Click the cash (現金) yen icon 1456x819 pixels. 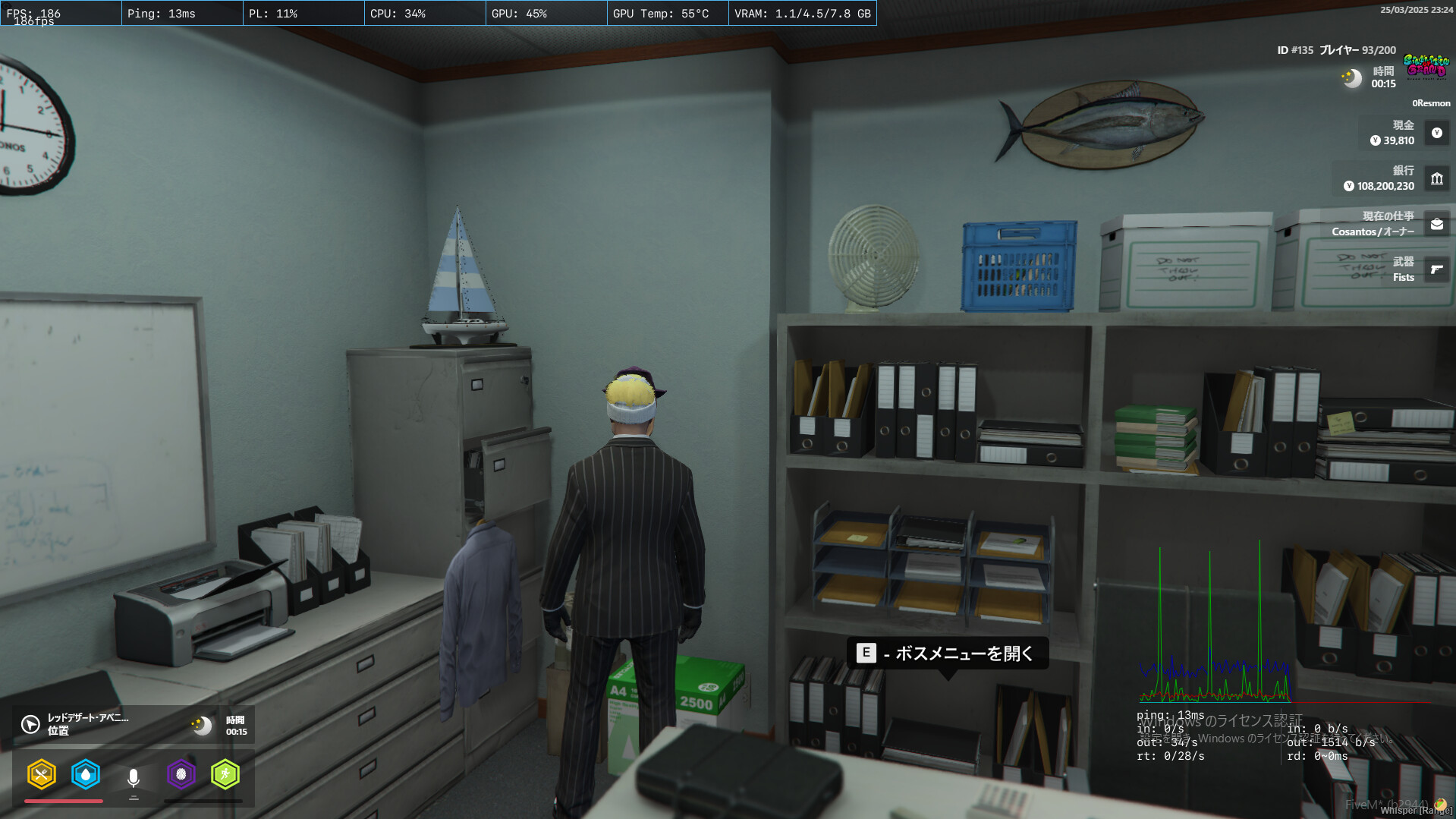point(1436,133)
